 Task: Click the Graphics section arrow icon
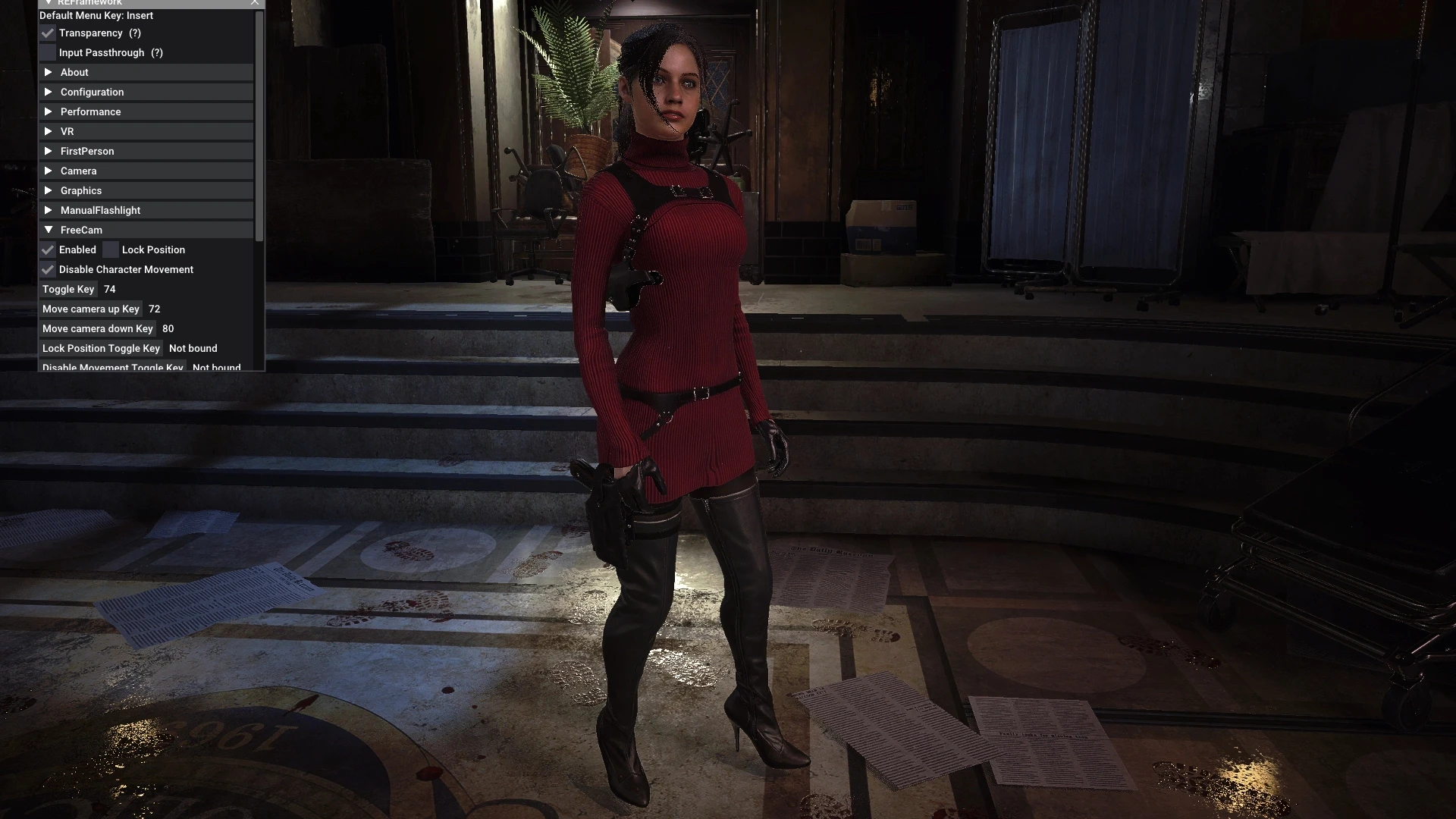(49, 190)
